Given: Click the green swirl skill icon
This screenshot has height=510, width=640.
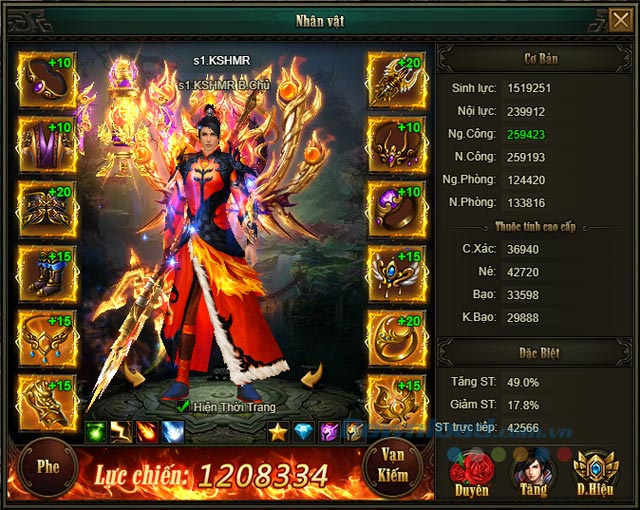Looking at the screenshot, I should coord(96,432).
